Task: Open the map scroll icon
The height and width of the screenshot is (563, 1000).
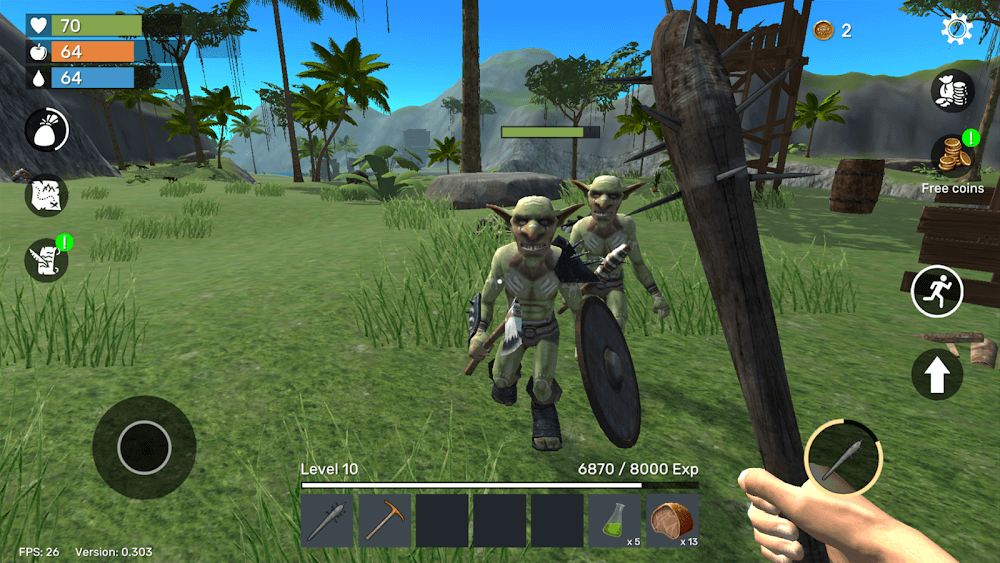Action: tap(46, 195)
